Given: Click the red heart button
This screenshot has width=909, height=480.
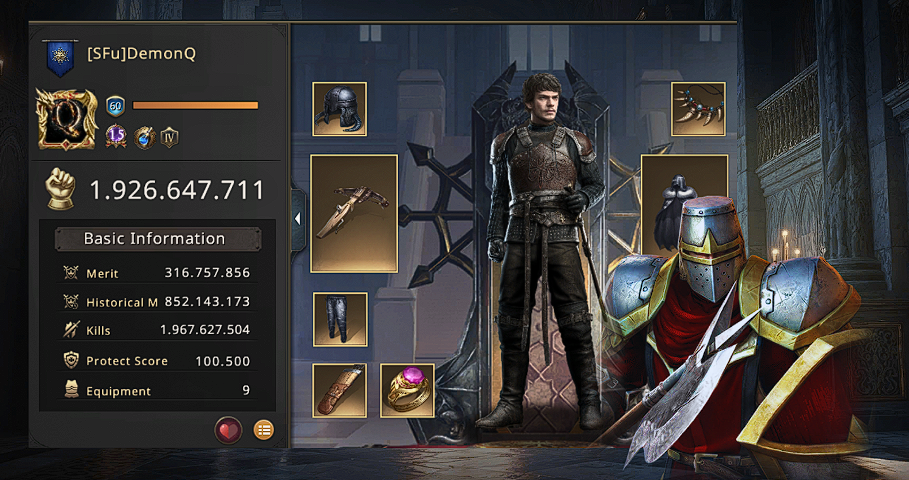Looking at the screenshot, I should pyautogui.click(x=229, y=430).
